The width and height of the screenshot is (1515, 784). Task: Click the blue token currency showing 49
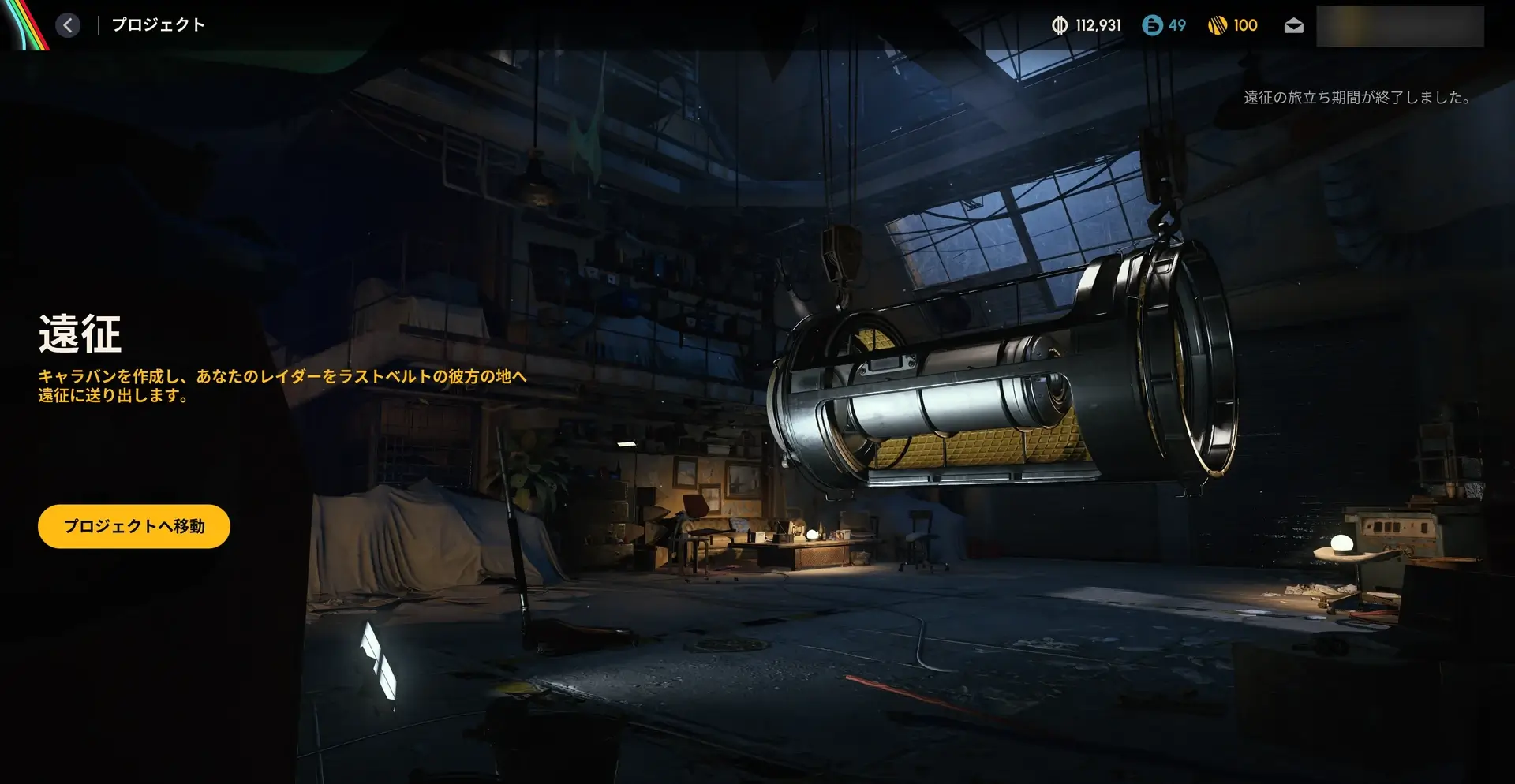(1164, 25)
